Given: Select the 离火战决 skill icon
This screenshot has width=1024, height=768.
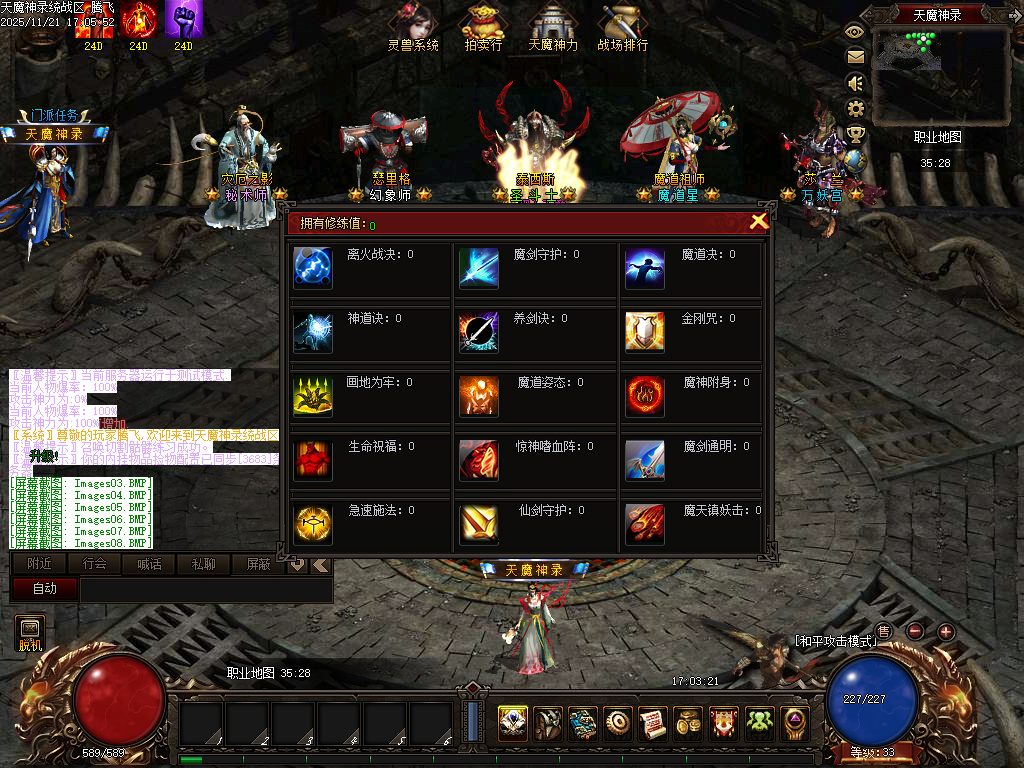Looking at the screenshot, I should click(312, 268).
